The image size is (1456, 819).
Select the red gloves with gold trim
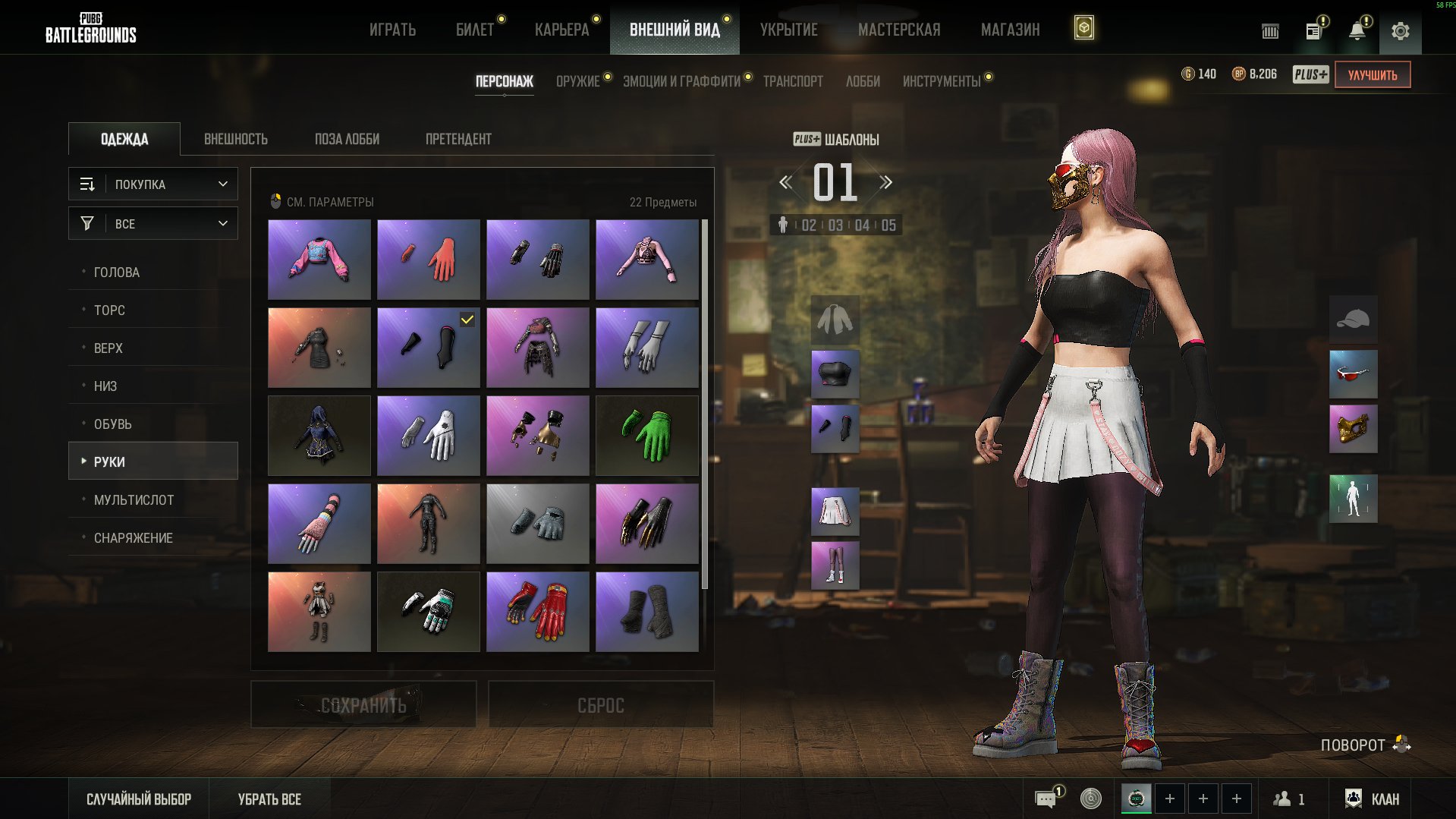537,612
